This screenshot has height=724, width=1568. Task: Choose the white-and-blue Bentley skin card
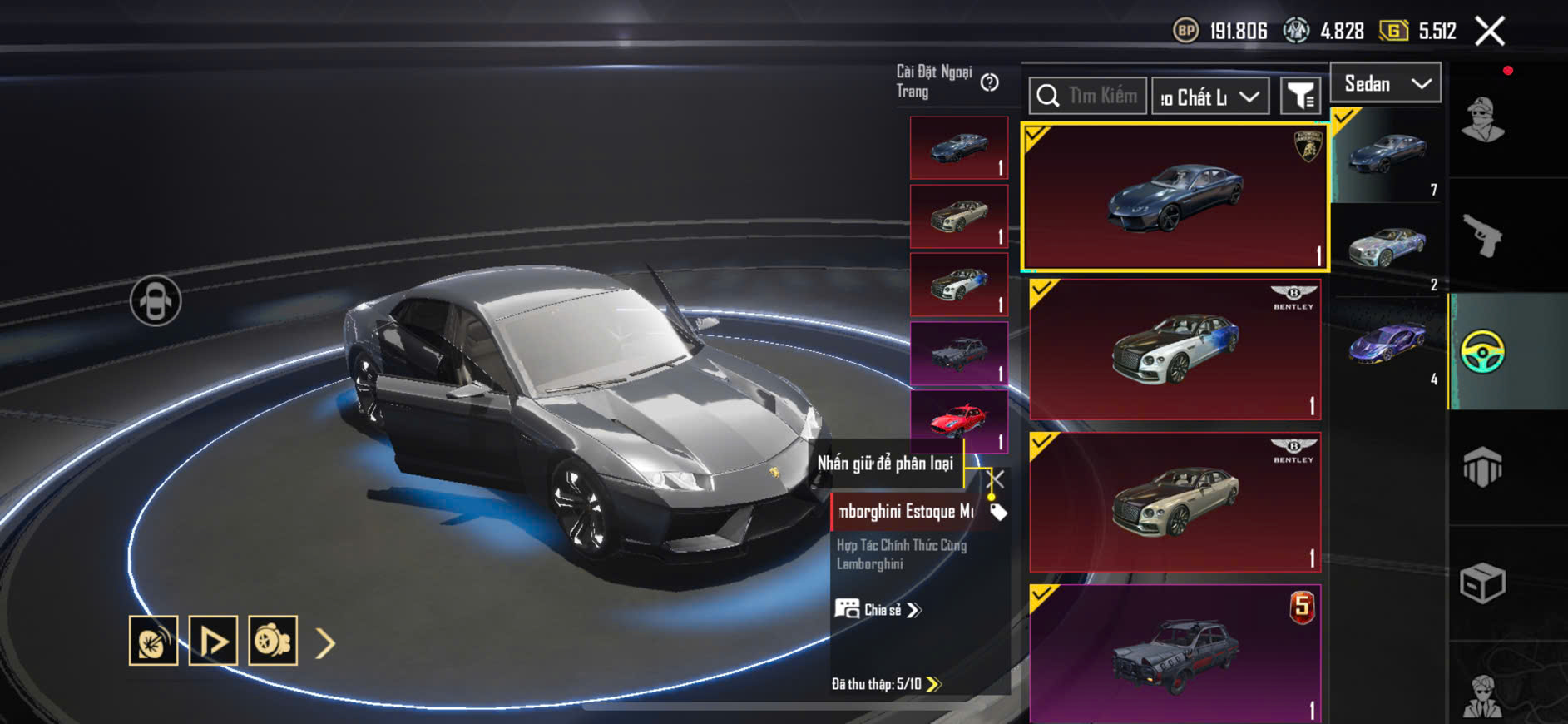(1175, 350)
